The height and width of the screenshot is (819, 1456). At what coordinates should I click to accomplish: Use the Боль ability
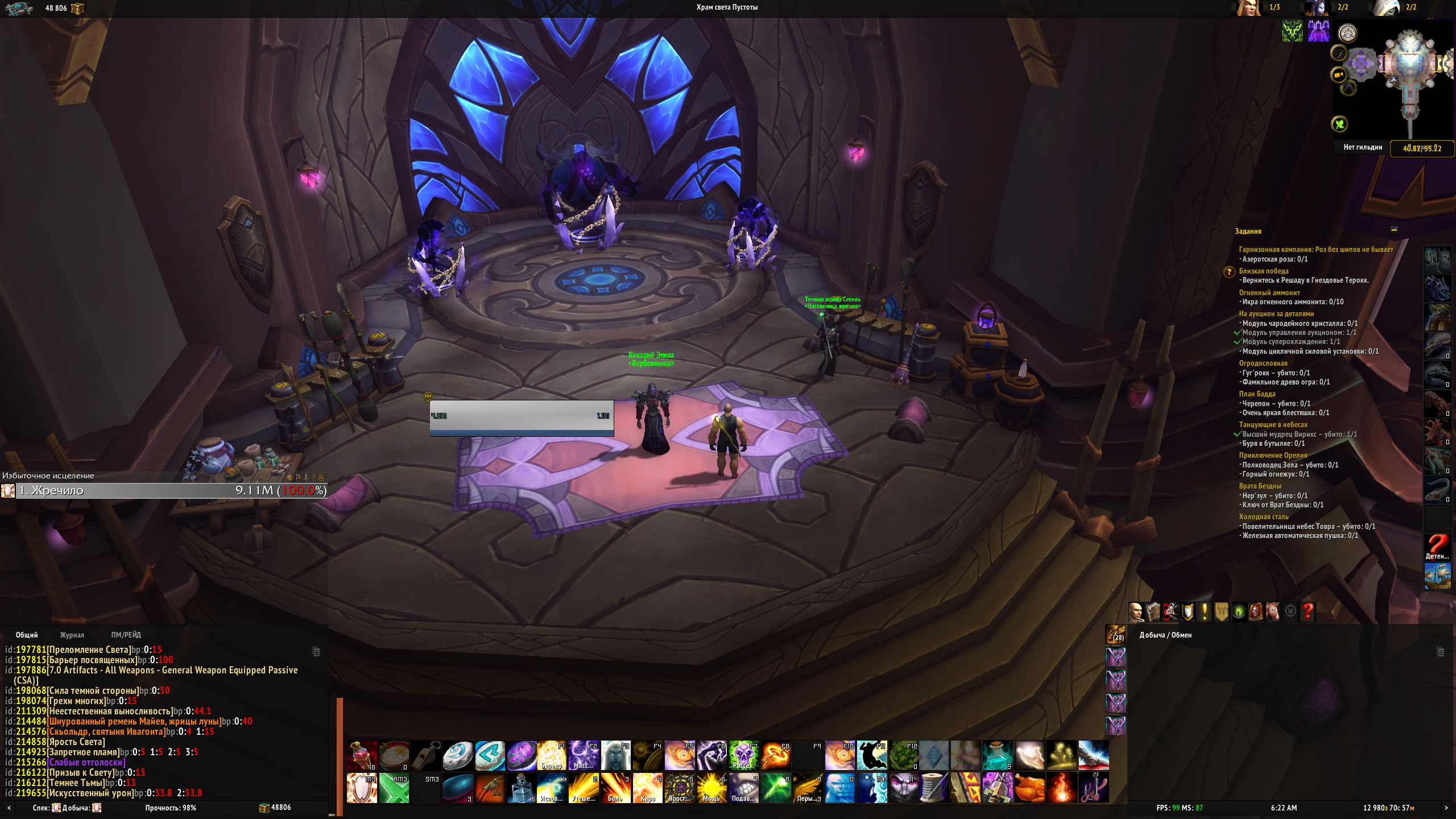coord(615,788)
